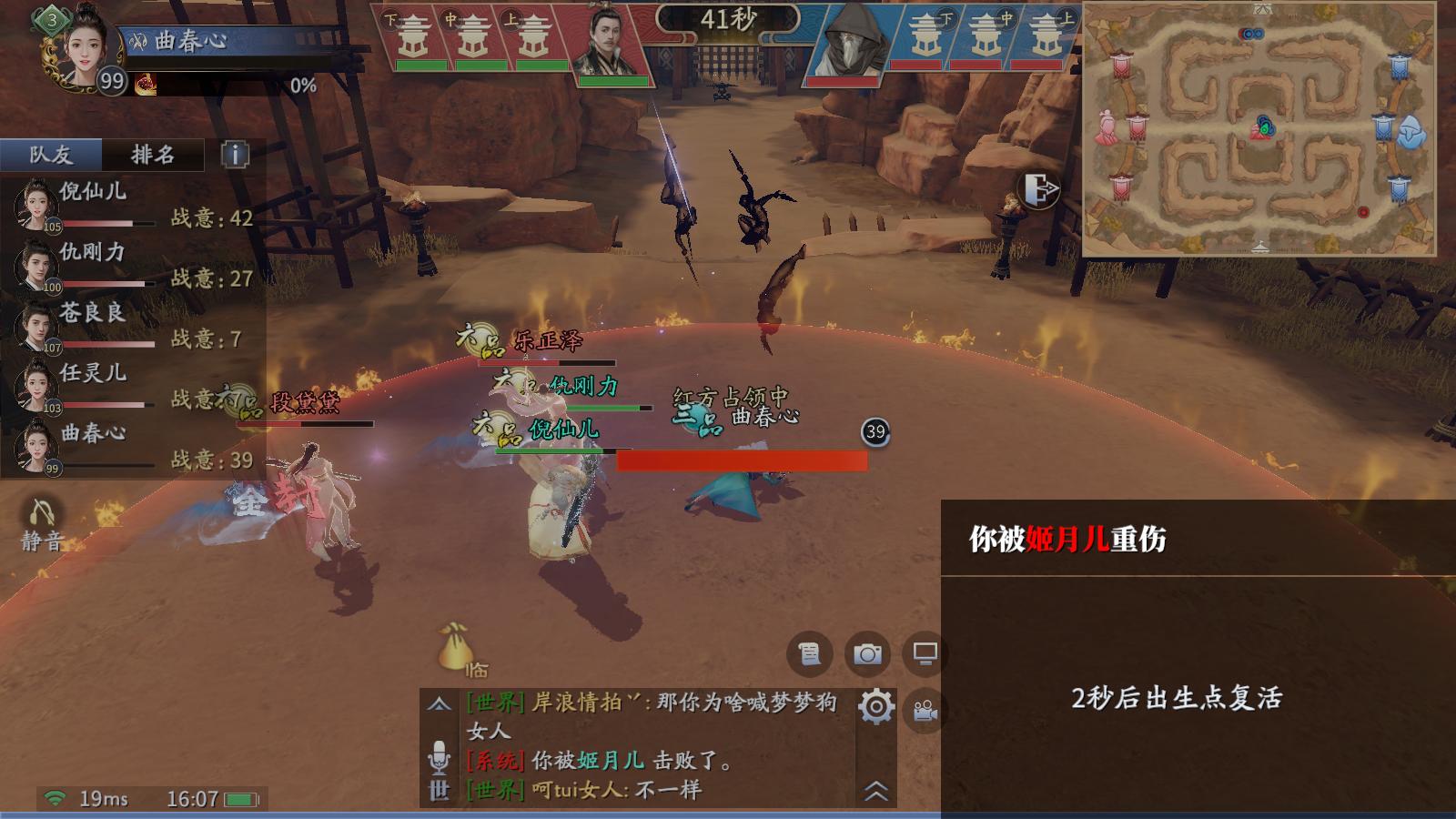This screenshot has height=819, width=1456.
Task: Toggle the 静音 mute button
Action: coord(41,525)
